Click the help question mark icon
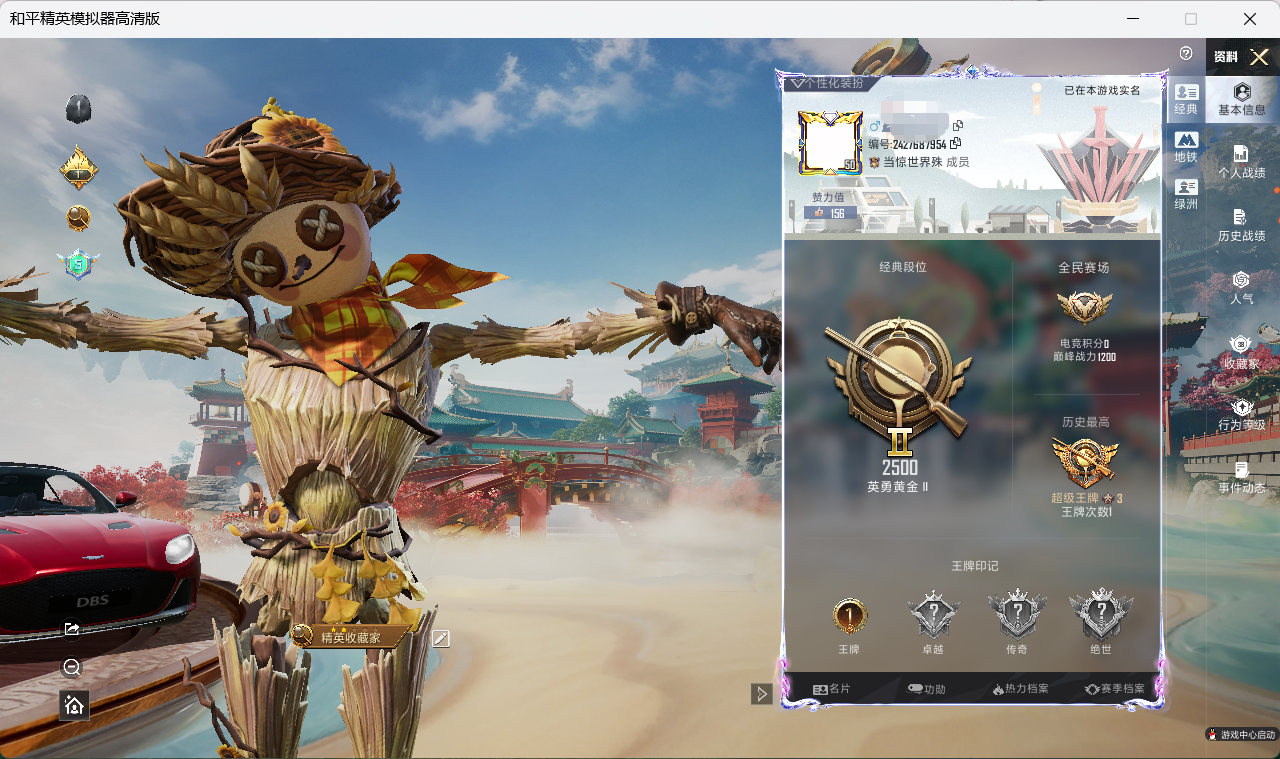The width and height of the screenshot is (1280, 759). [x=1186, y=53]
